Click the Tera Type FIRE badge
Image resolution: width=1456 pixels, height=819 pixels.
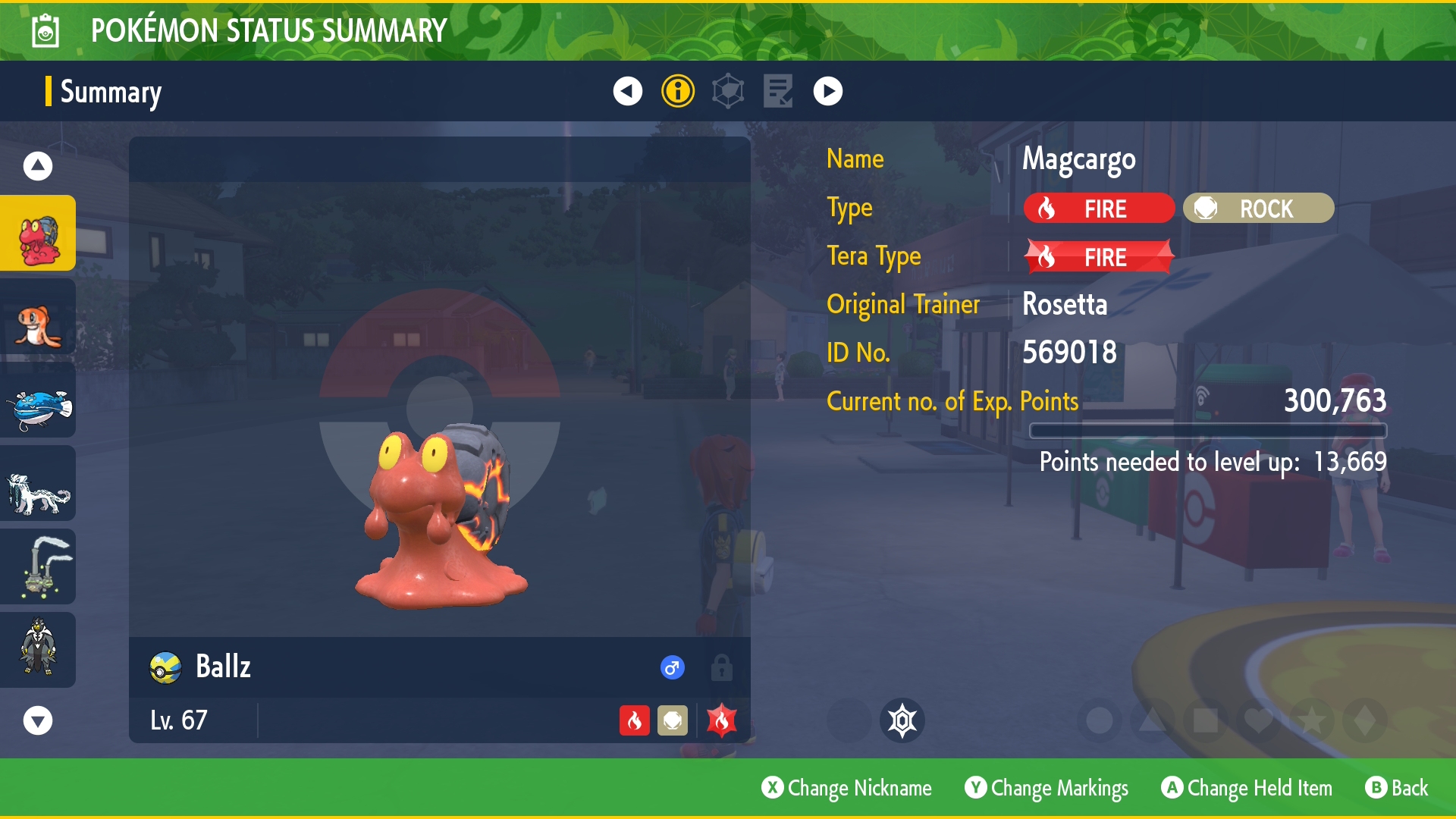point(1098,257)
